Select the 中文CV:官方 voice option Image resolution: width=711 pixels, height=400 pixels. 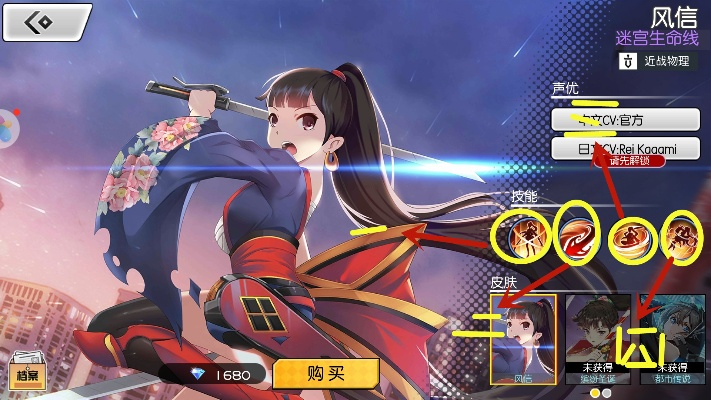[625, 119]
